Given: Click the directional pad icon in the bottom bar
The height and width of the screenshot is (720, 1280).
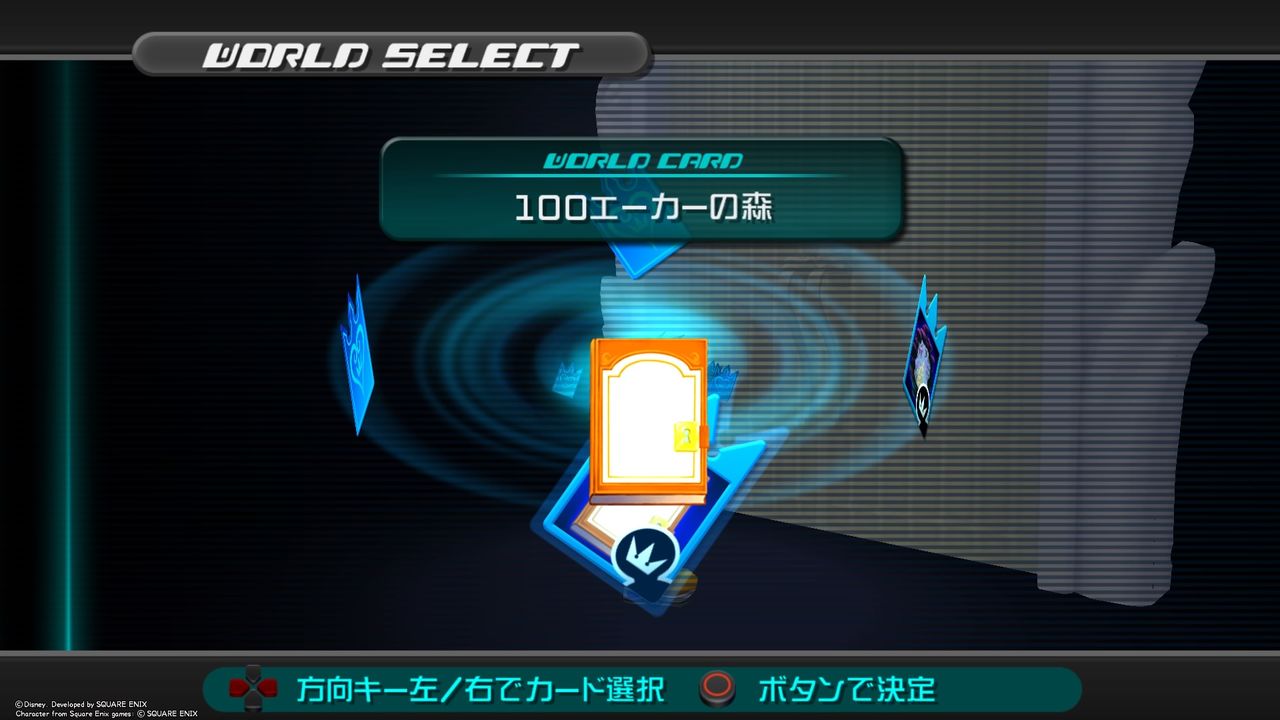Looking at the screenshot, I should tap(255, 686).
